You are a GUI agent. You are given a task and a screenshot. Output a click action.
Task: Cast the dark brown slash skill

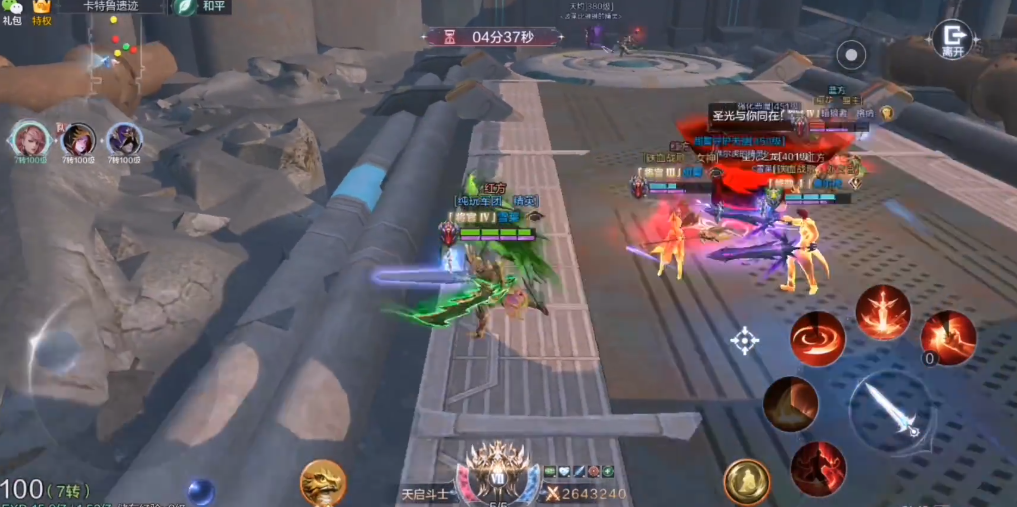coord(790,404)
